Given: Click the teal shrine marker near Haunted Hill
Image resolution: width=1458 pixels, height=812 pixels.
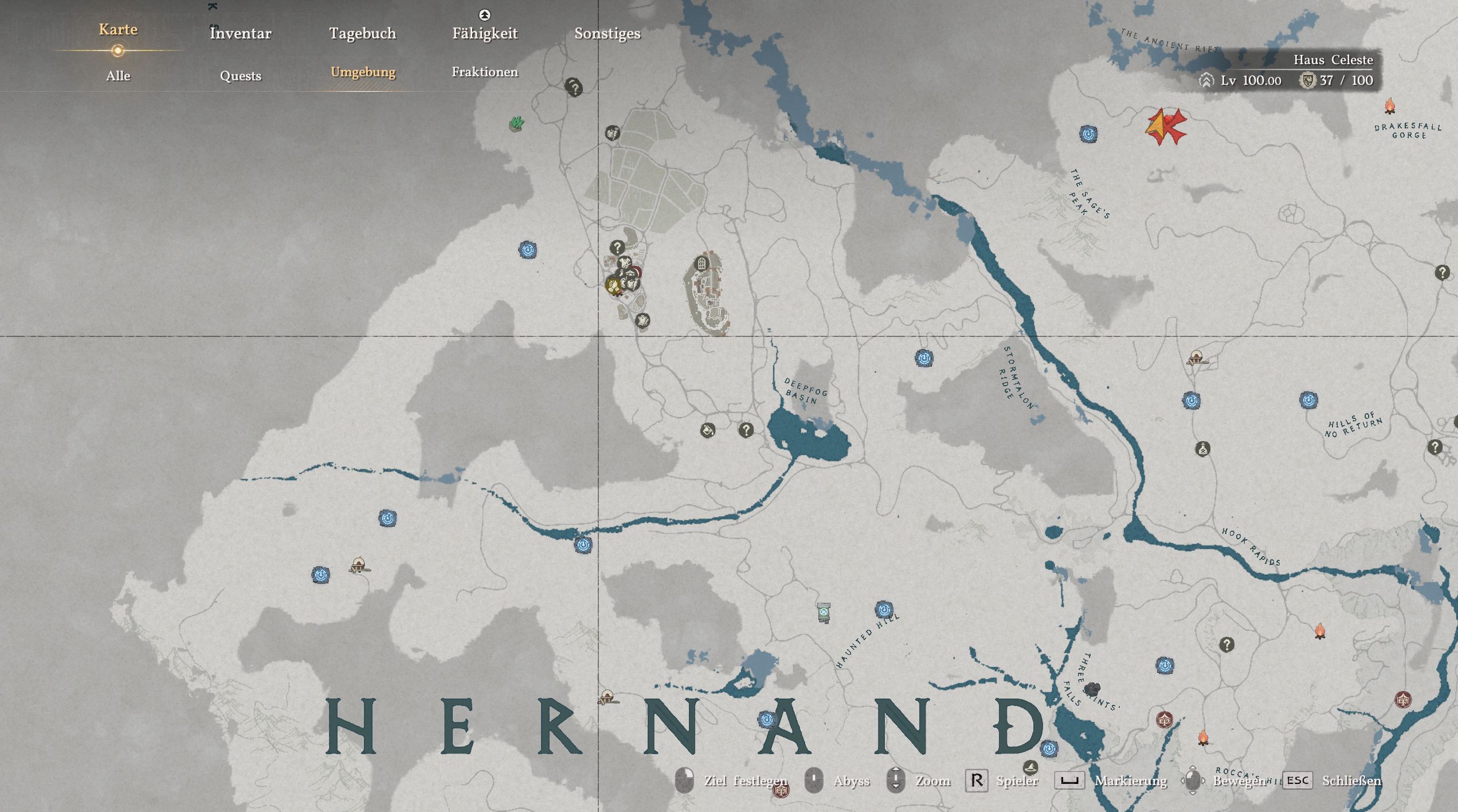Looking at the screenshot, I should pos(824,612).
